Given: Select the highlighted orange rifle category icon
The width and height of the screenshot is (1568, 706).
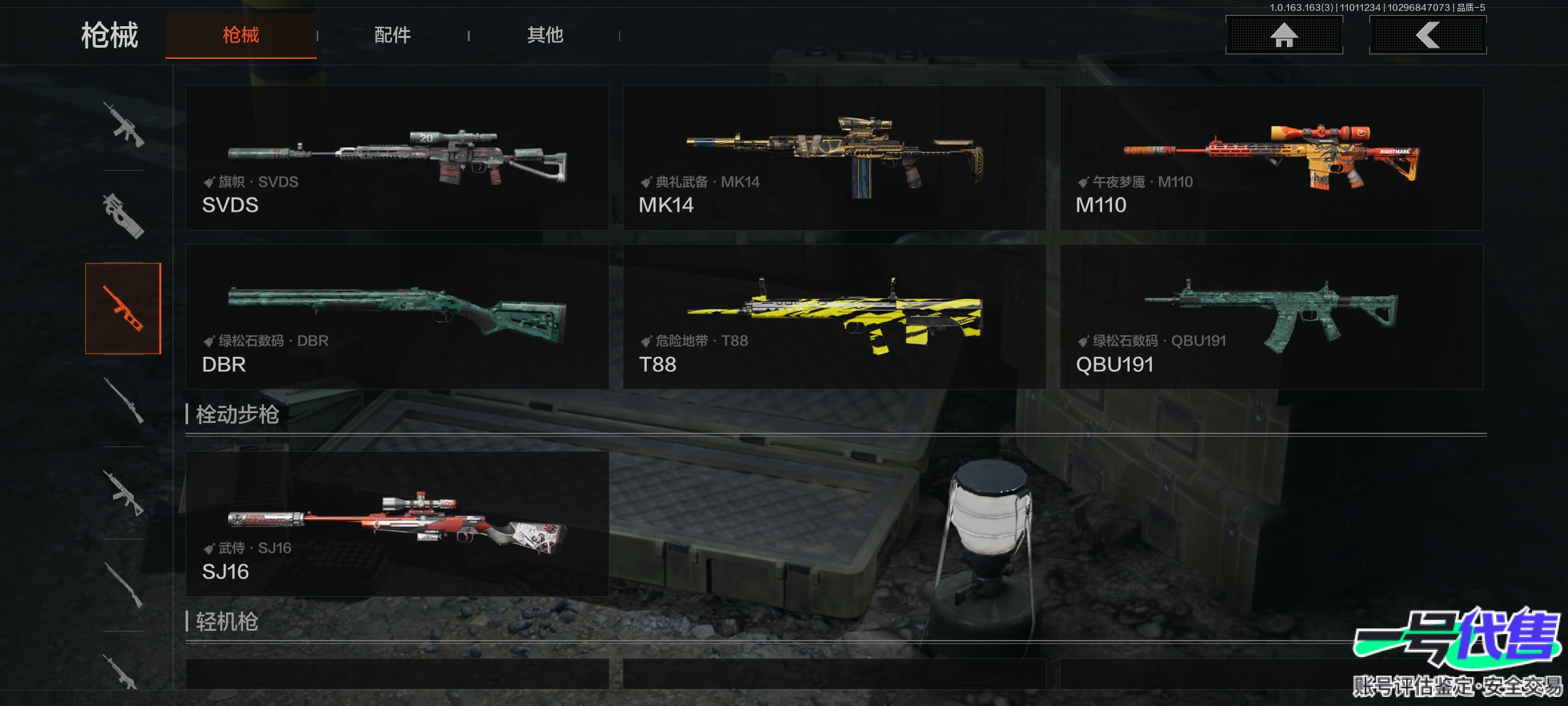Looking at the screenshot, I should 123,309.
